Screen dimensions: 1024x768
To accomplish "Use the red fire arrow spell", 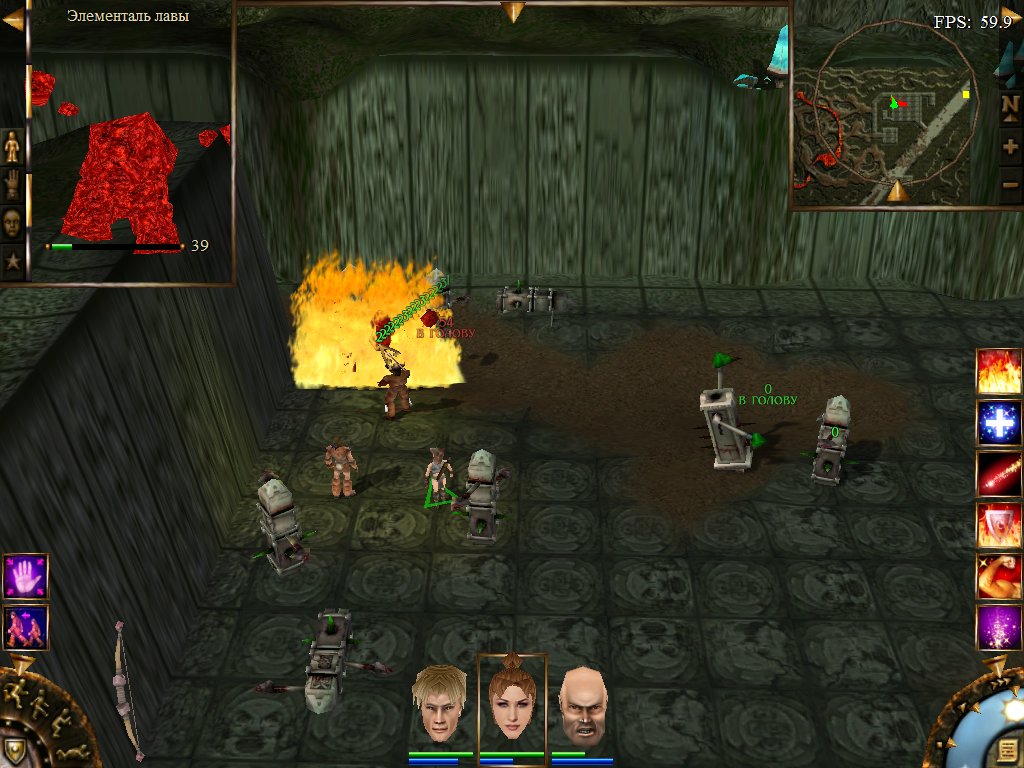I will (x=999, y=474).
